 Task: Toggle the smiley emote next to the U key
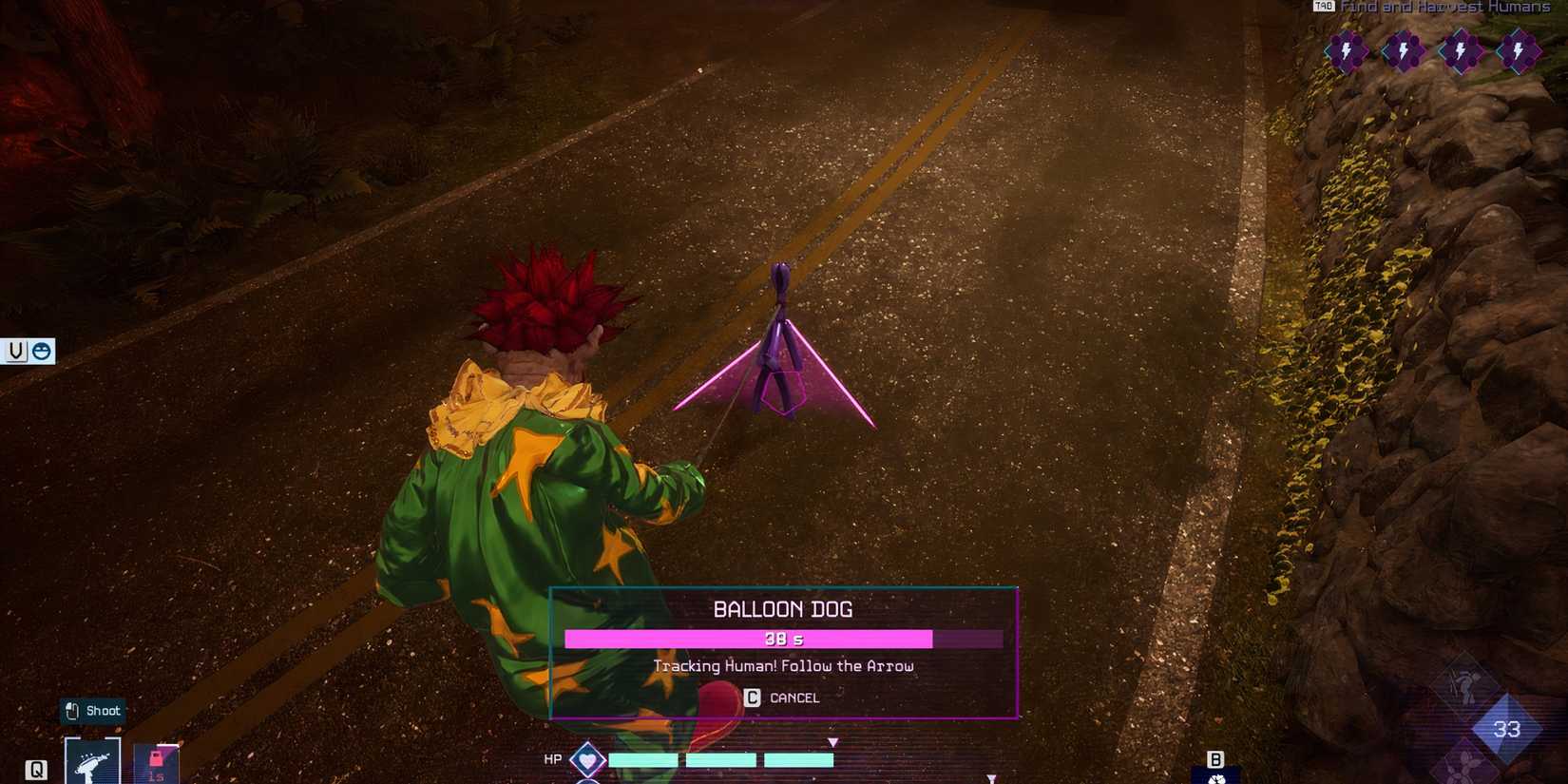pyautogui.click(x=40, y=351)
